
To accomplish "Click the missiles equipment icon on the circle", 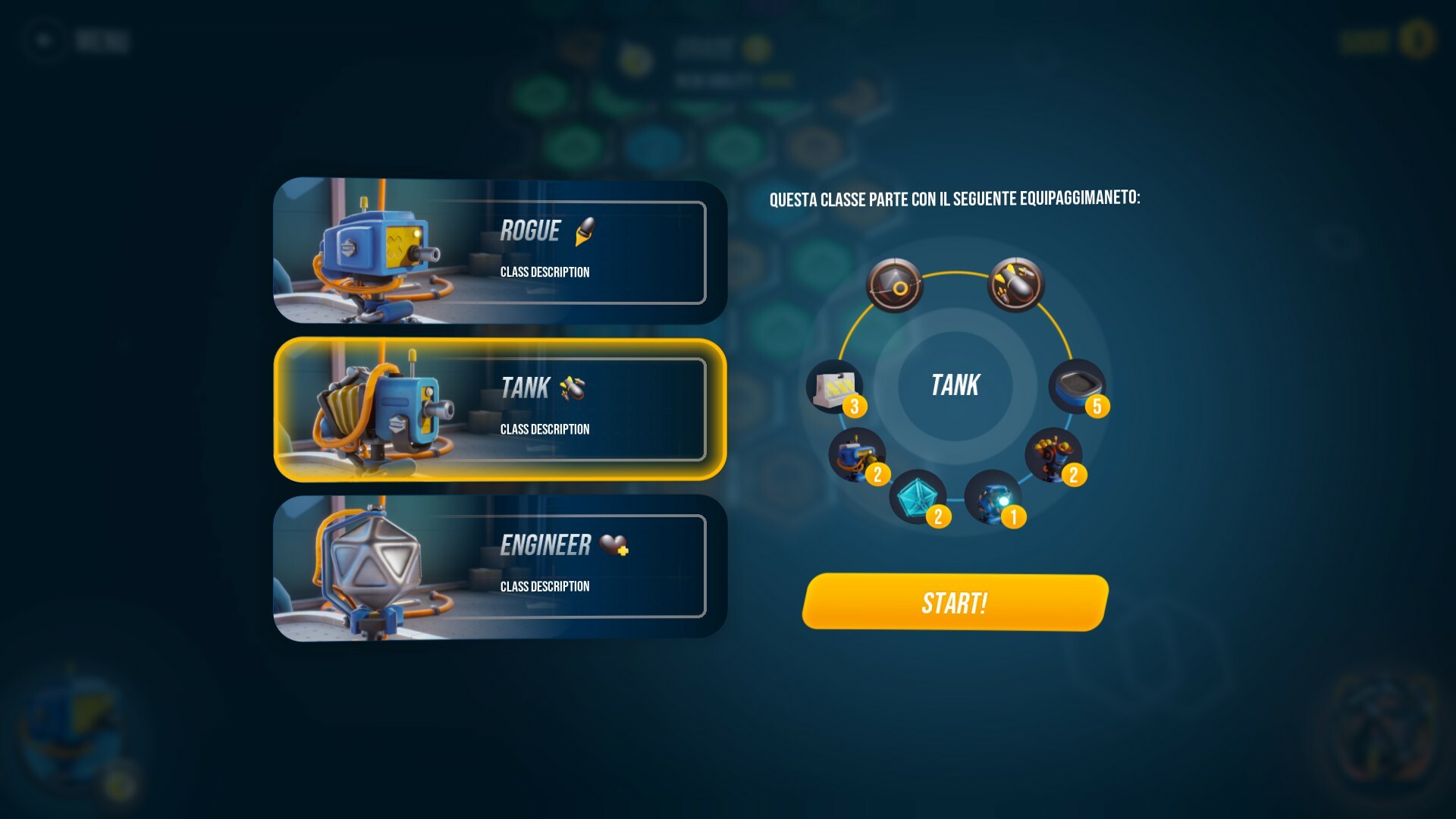I will (x=1018, y=284).
